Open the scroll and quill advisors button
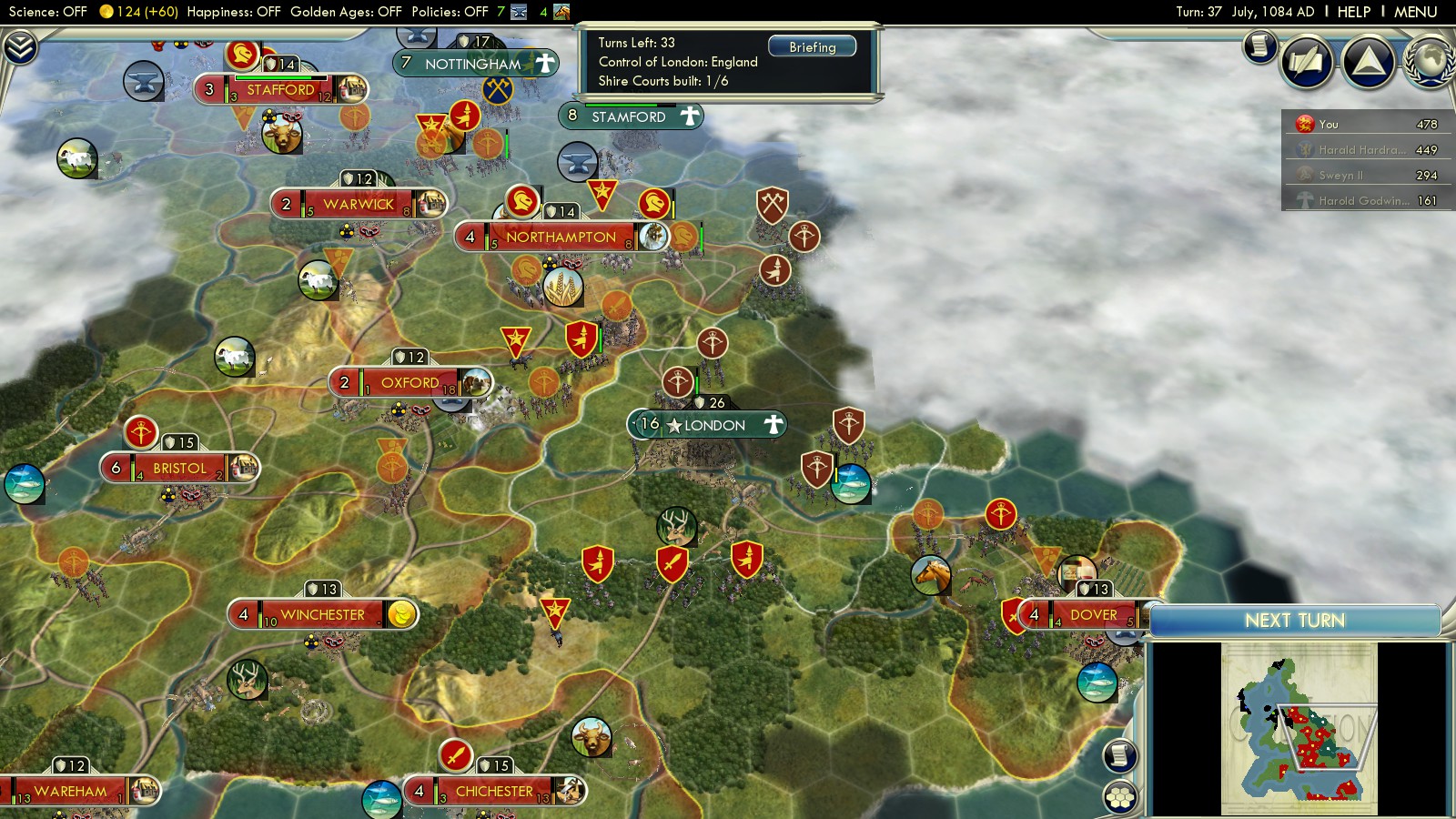Image resolution: width=1456 pixels, height=819 pixels. click(1308, 61)
